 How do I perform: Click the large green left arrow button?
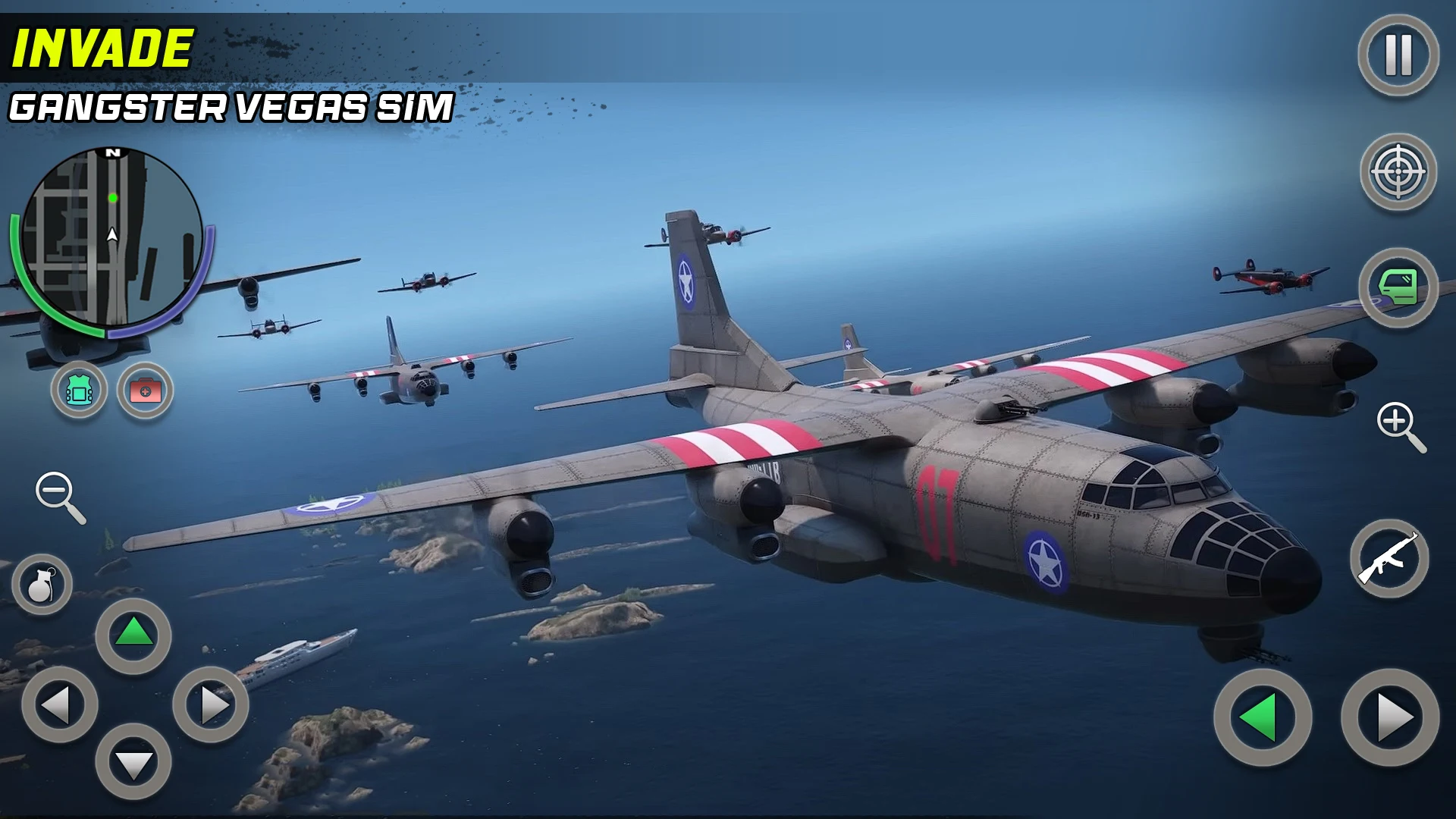1263,717
